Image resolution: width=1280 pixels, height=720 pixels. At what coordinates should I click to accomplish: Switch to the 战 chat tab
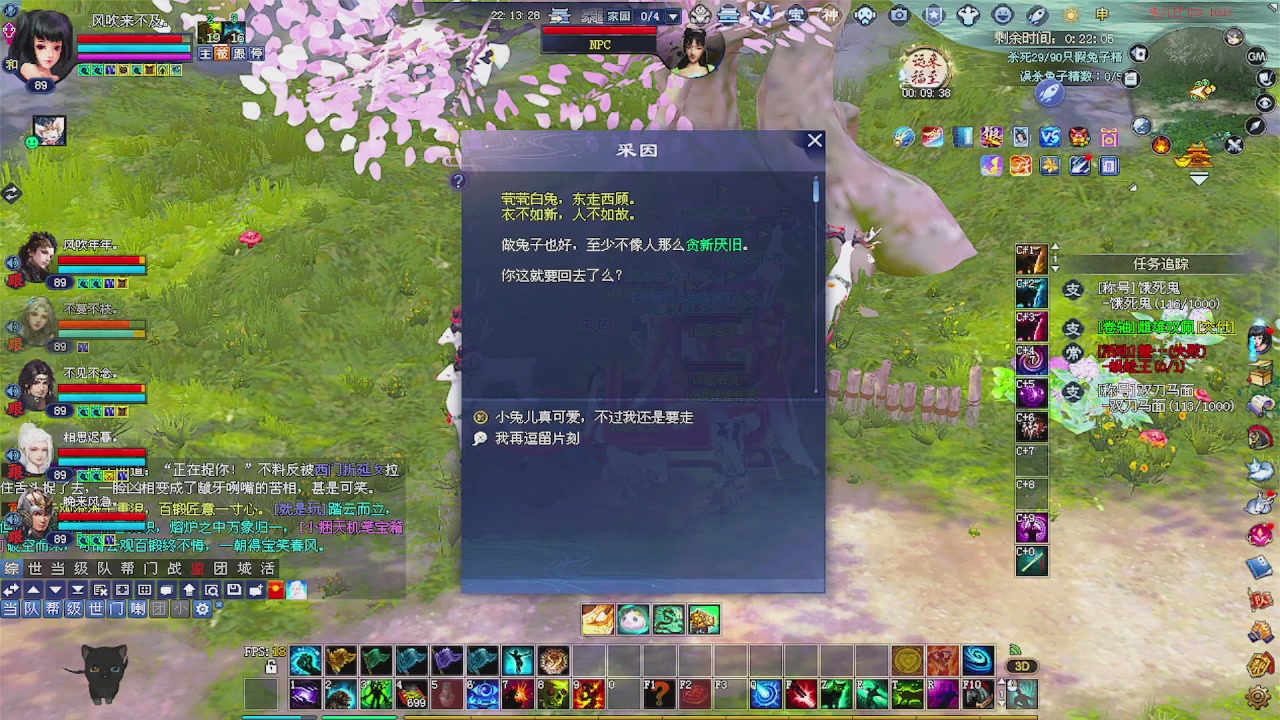[x=170, y=569]
